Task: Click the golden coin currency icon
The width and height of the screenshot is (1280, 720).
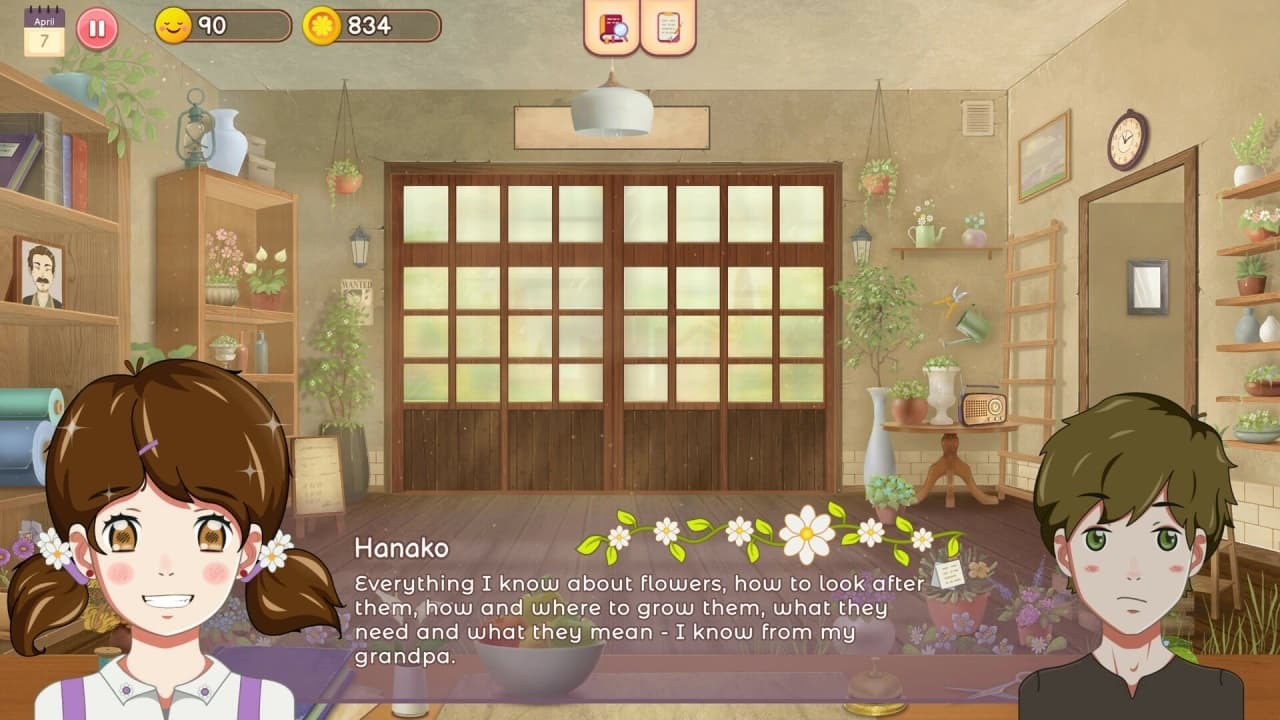Action: [321, 27]
